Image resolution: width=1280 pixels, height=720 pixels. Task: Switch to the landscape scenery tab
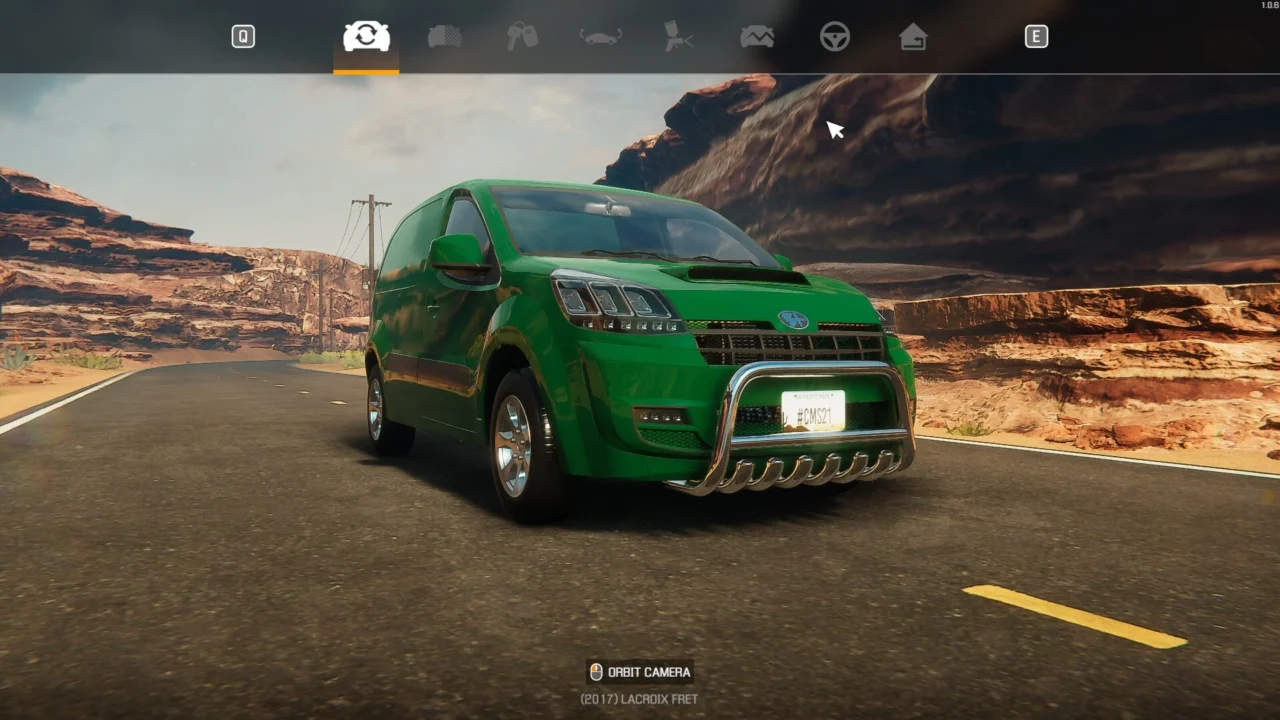(757, 37)
